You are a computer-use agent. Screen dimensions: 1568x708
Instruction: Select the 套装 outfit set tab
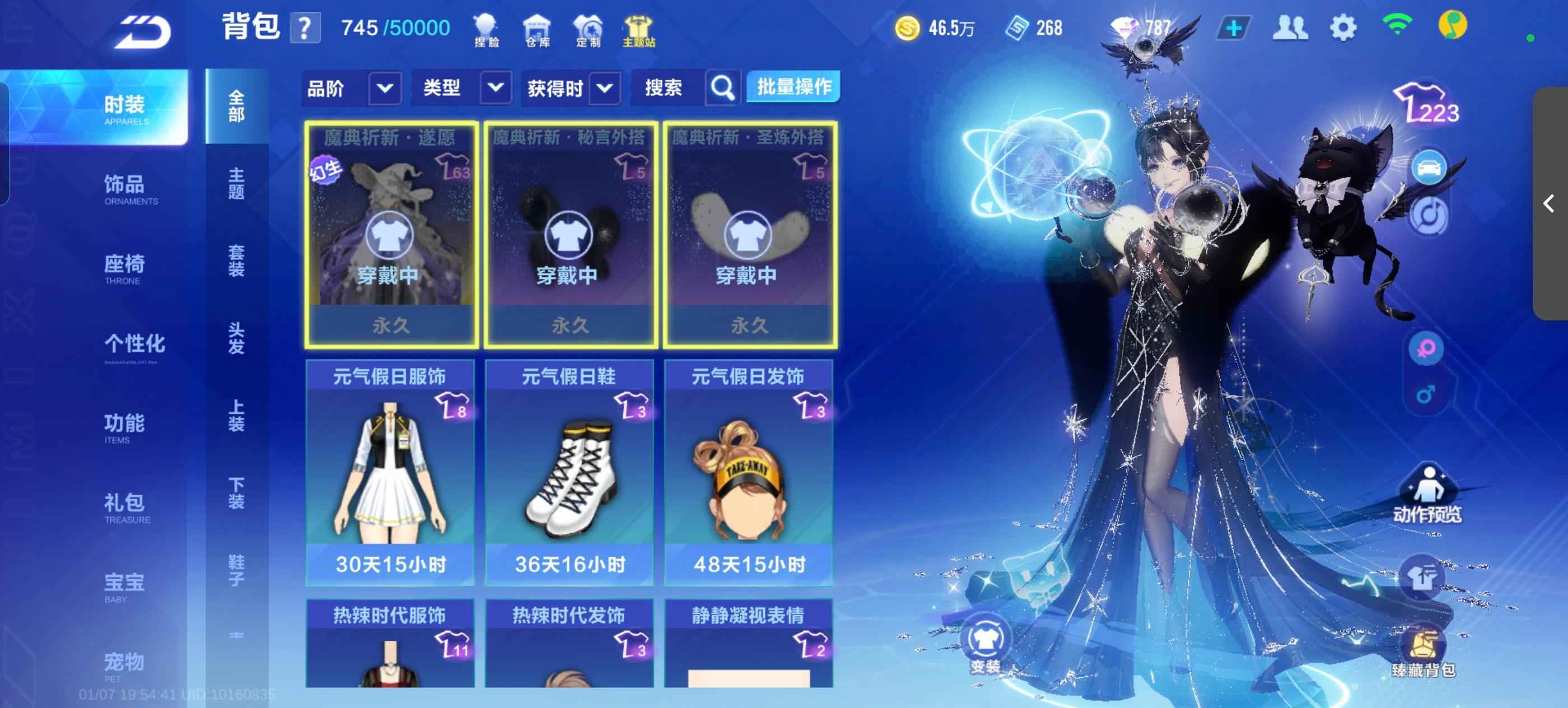tap(236, 260)
